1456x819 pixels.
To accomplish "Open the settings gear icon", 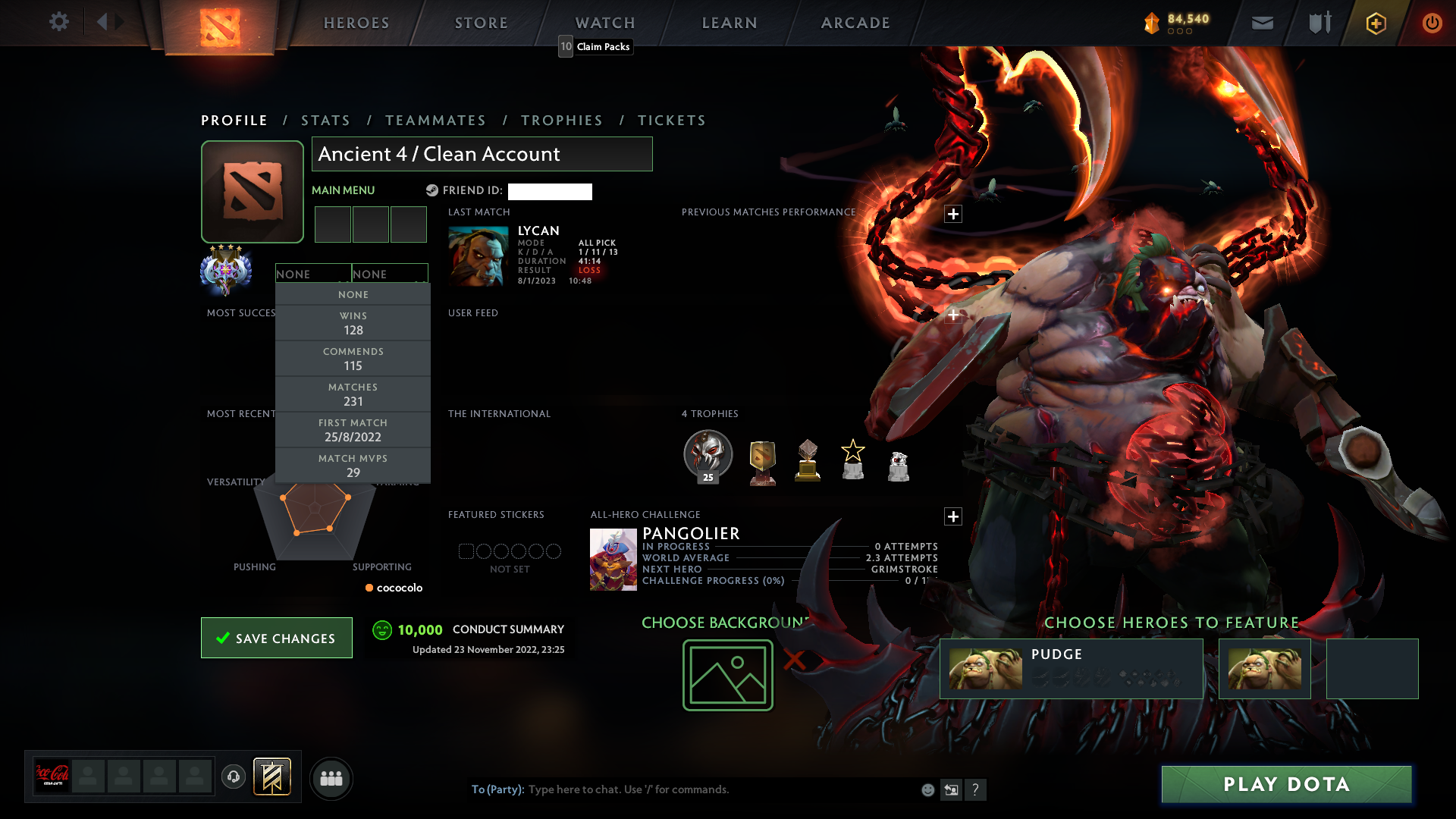I will pos(59,22).
